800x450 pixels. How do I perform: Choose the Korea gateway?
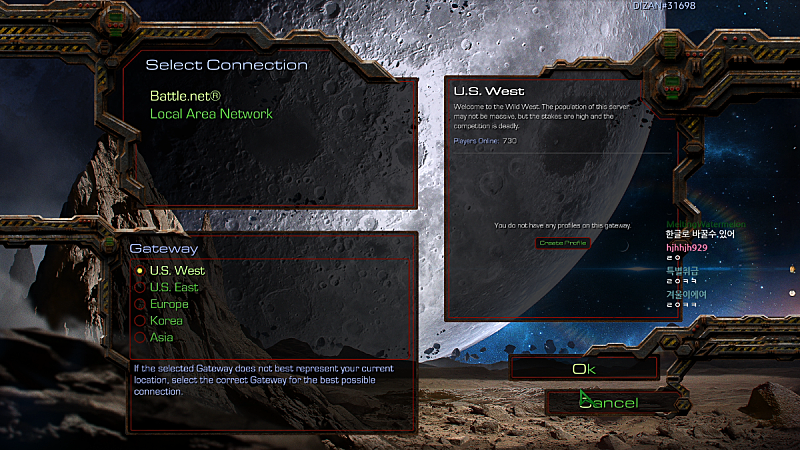tap(165, 321)
